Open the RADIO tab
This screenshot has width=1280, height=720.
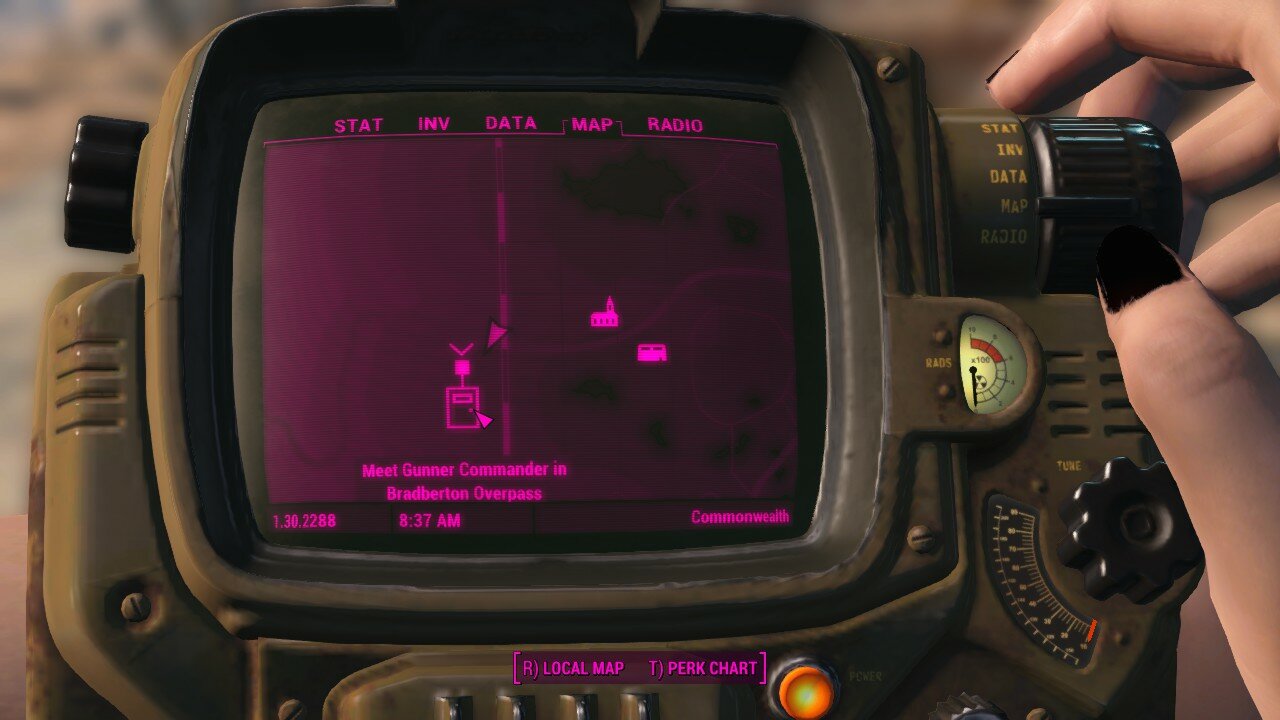tap(676, 126)
